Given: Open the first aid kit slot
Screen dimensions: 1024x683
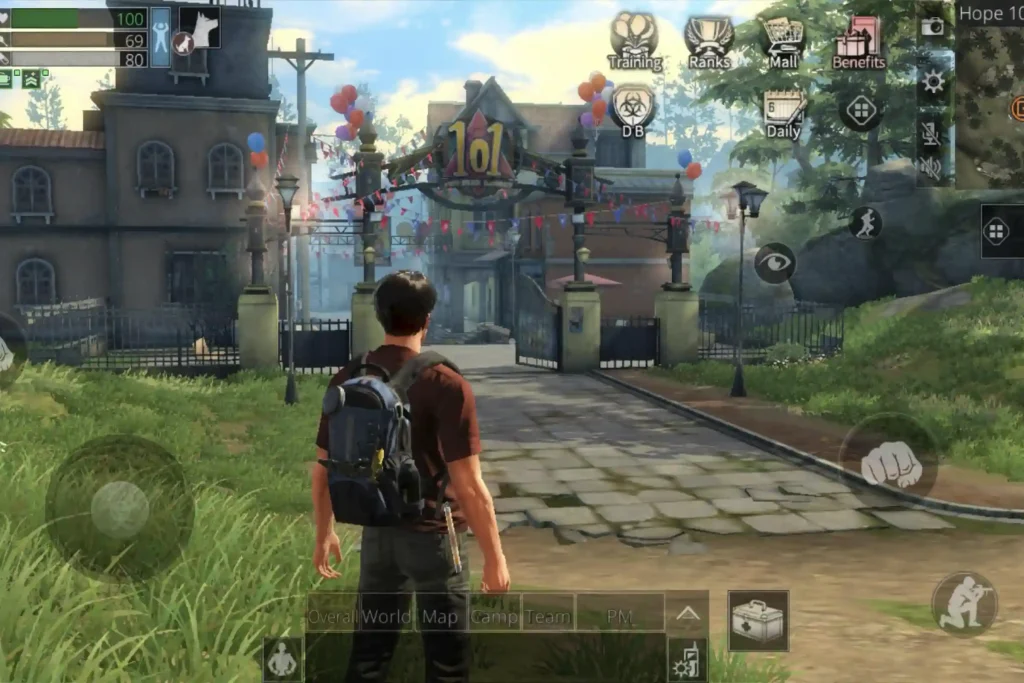Looking at the screenshot, I should click(x=758, y=620).
